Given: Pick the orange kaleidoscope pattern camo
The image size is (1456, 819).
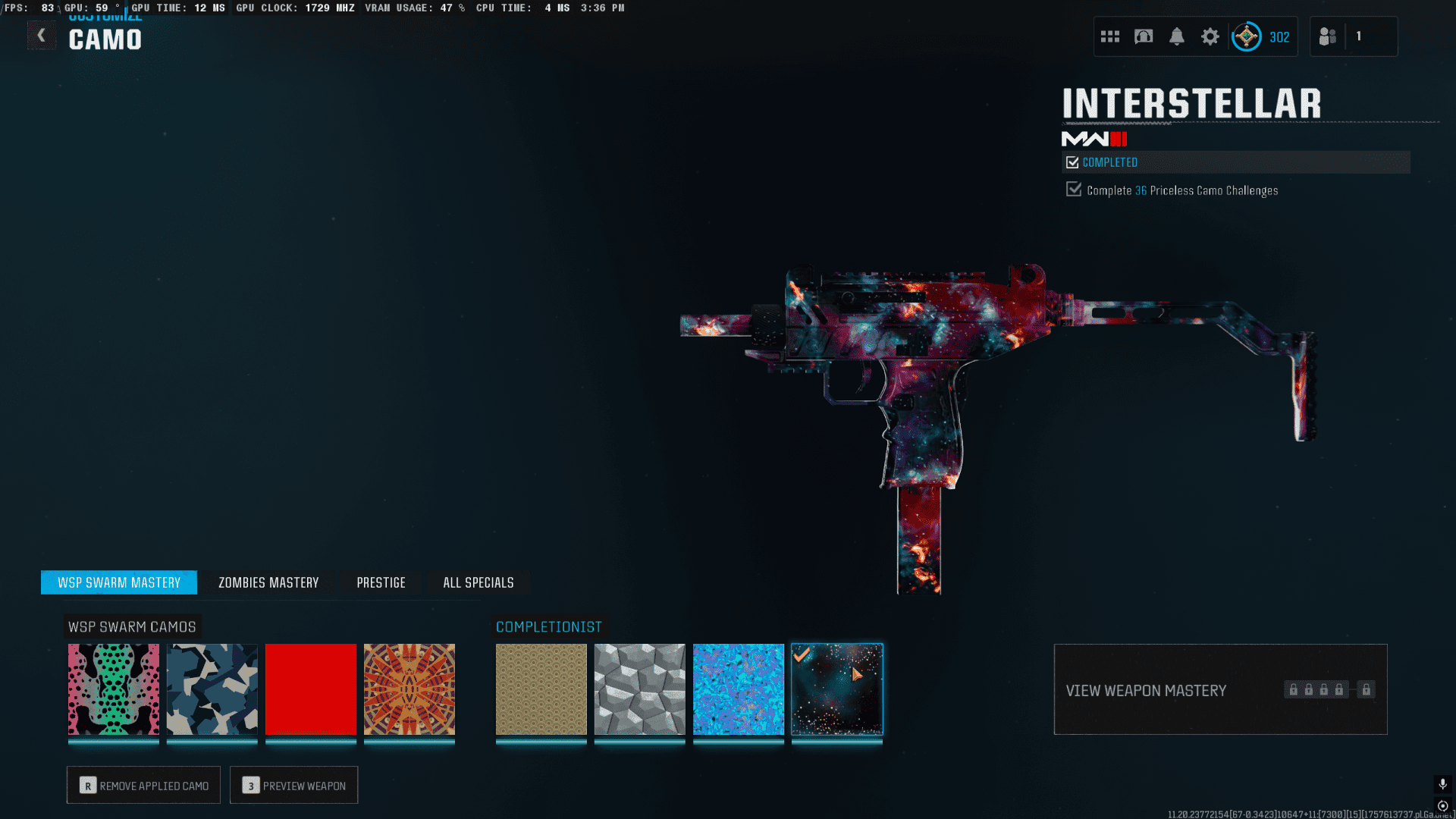Looking at the screenshot, I should 409,689.
